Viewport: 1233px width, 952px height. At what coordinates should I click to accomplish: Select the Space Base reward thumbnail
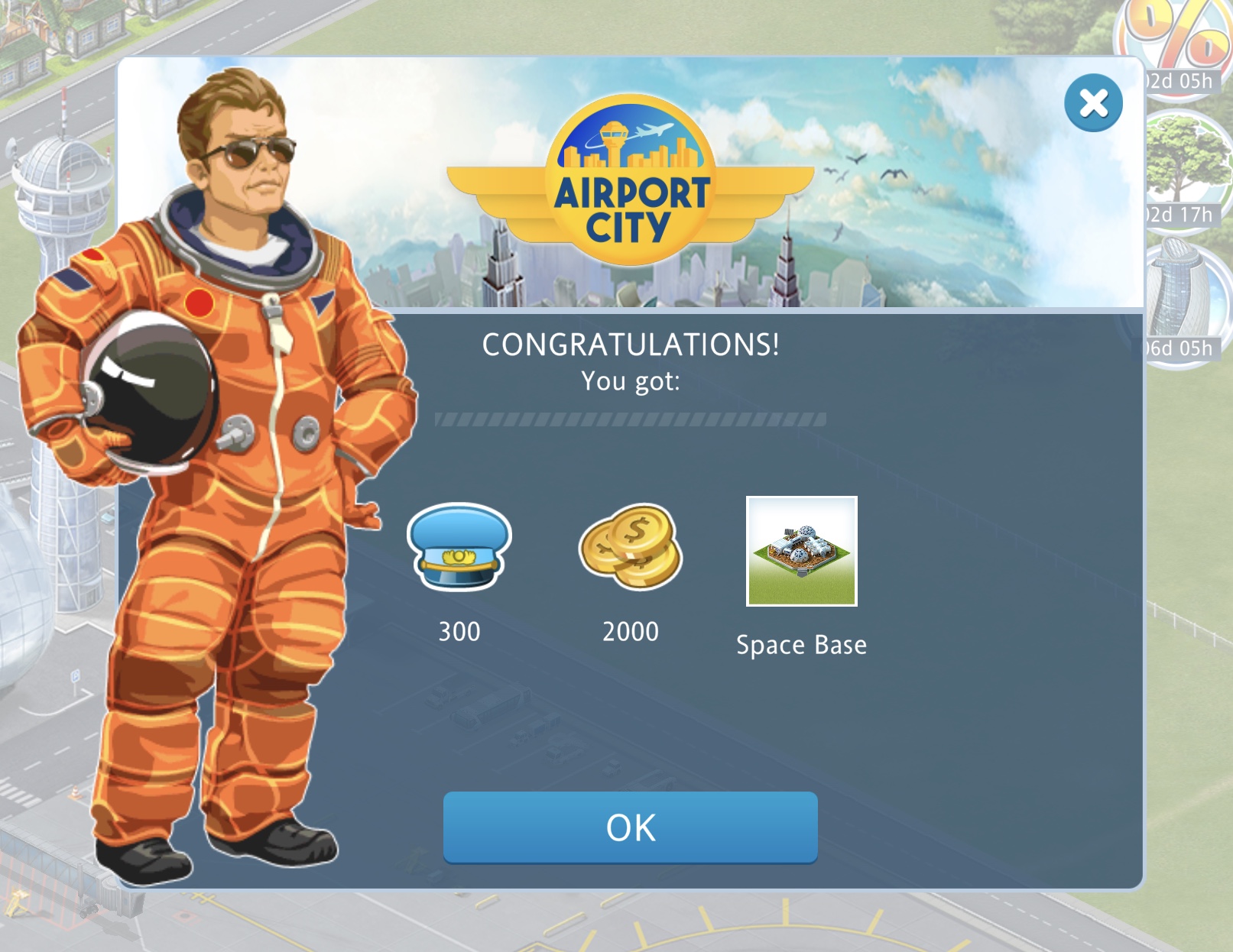point(801,551)
